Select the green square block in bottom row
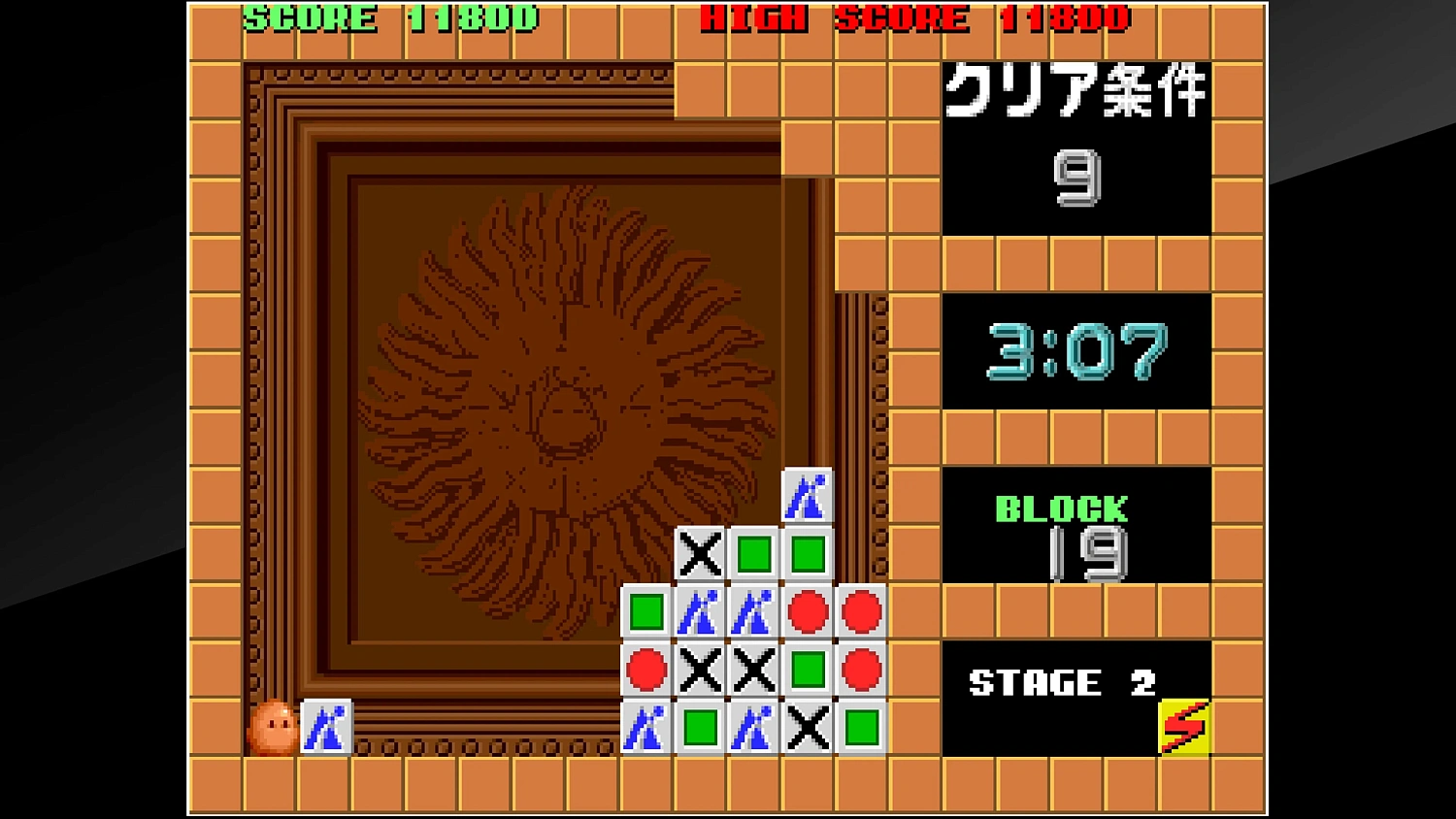Screen dimensions: 1456x819 pyautogui.click(x=699, y=728)
